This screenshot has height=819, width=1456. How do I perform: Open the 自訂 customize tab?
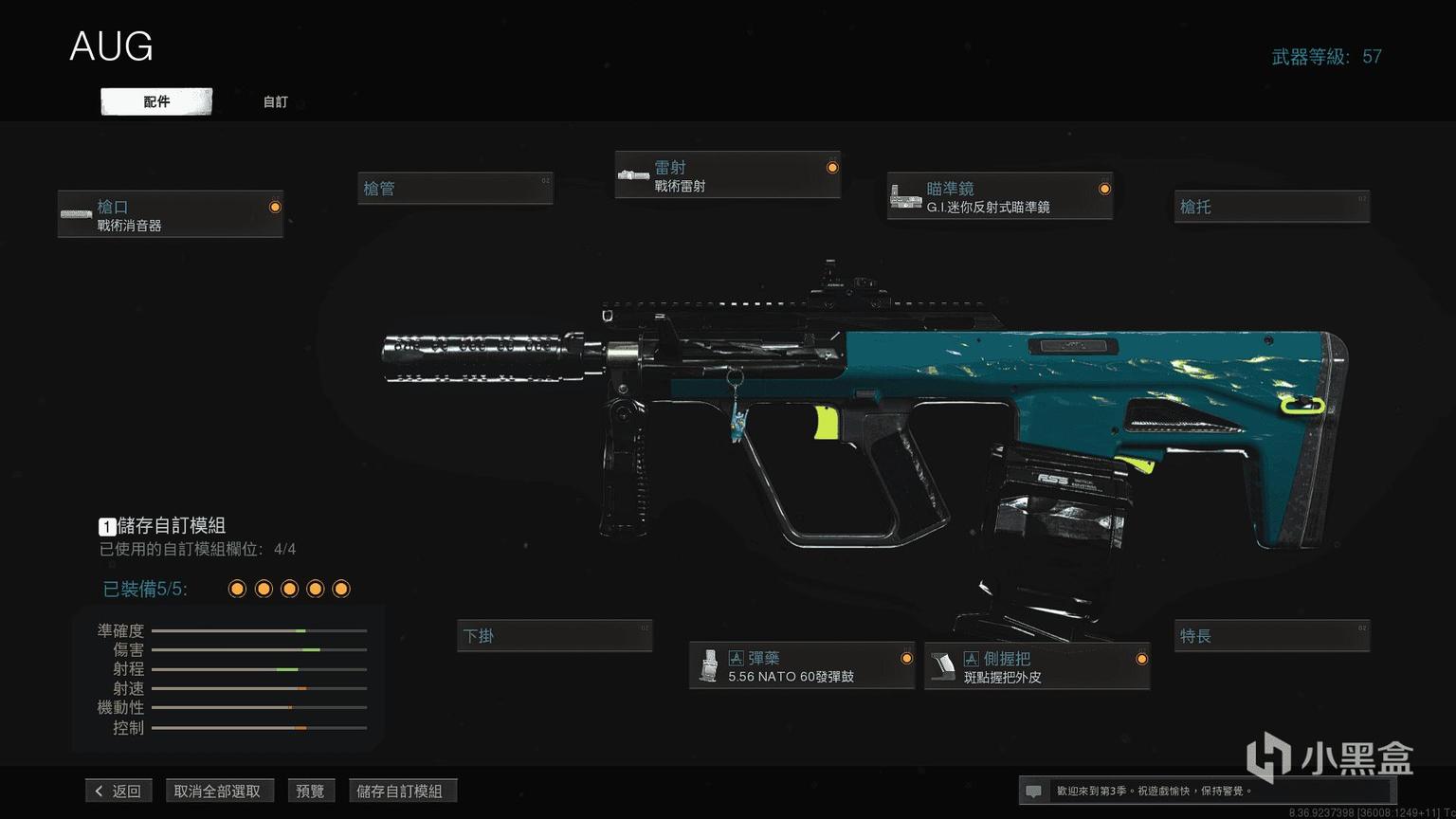click(x=275, y=101)
